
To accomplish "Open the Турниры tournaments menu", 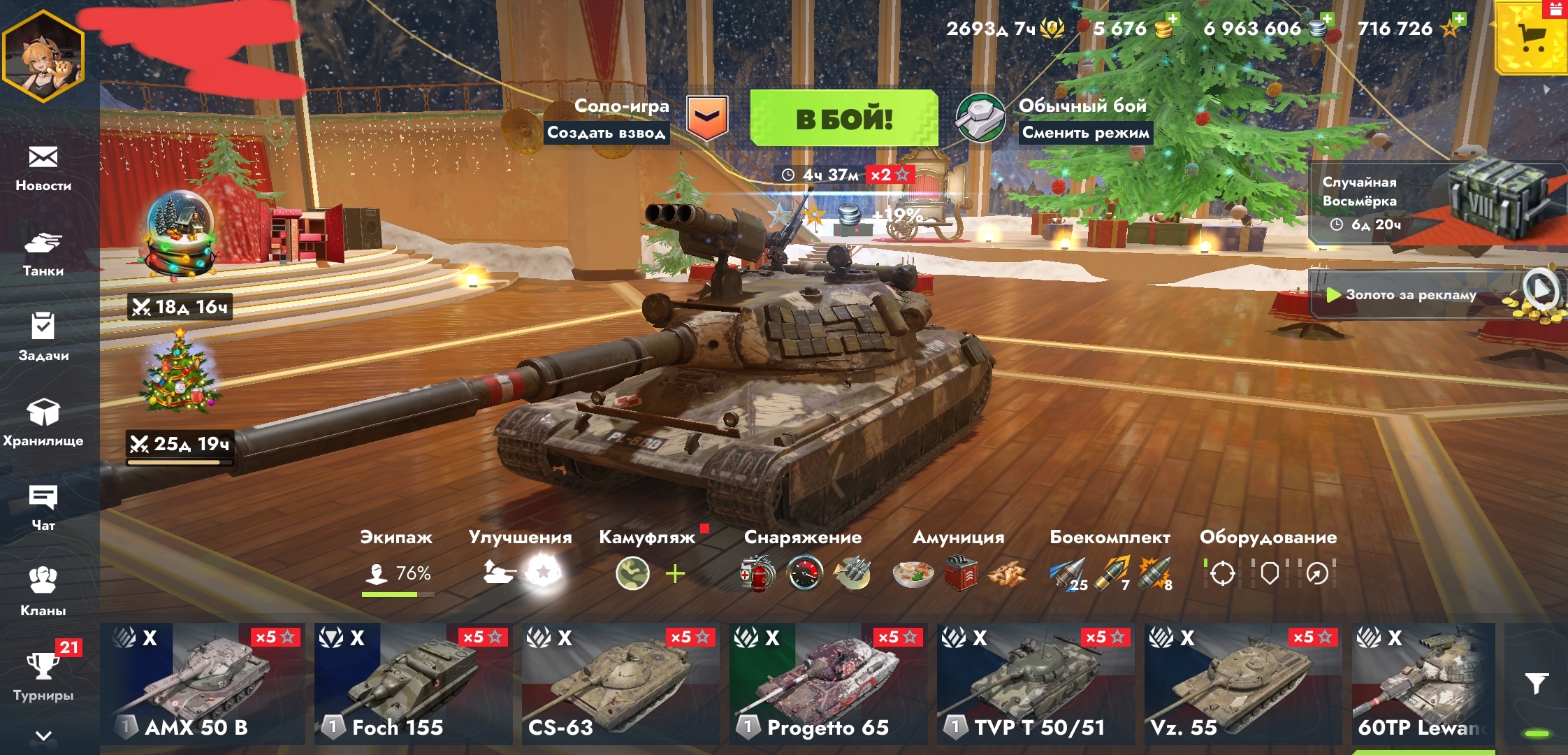I will (x=43, y=676).
